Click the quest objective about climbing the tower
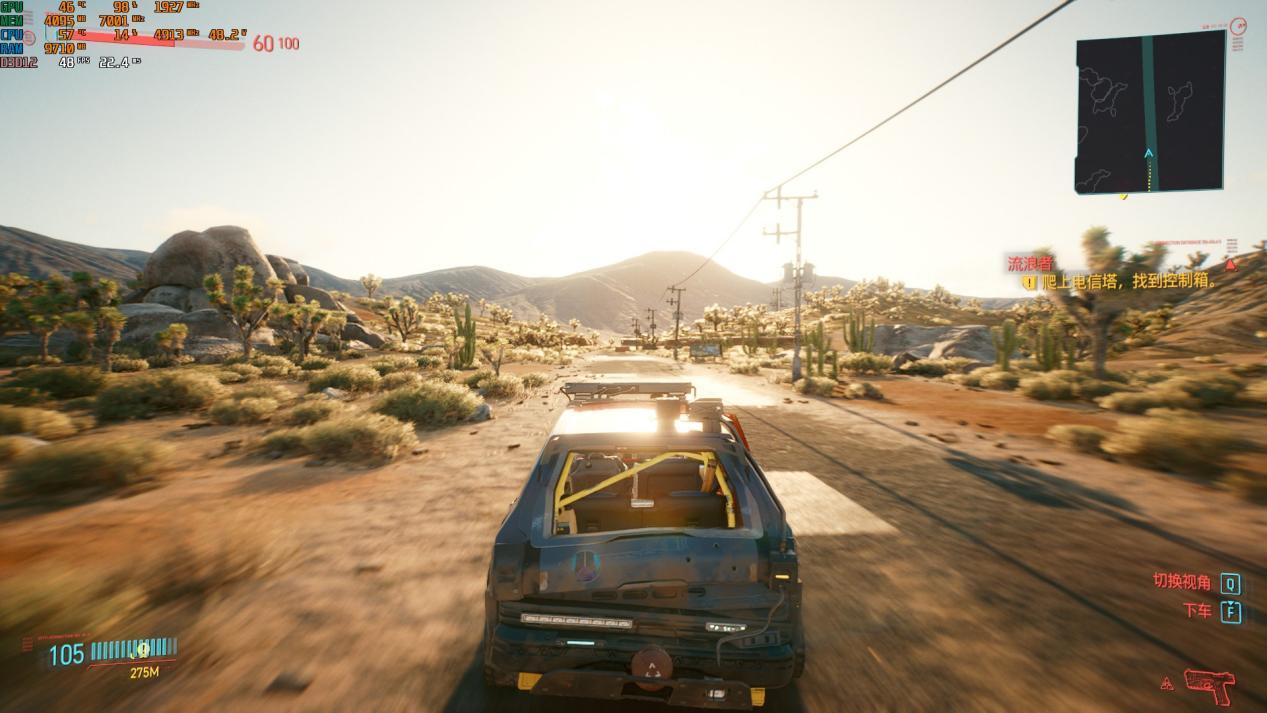Viewport: 1267px width, 713px height. [1128, 282]
